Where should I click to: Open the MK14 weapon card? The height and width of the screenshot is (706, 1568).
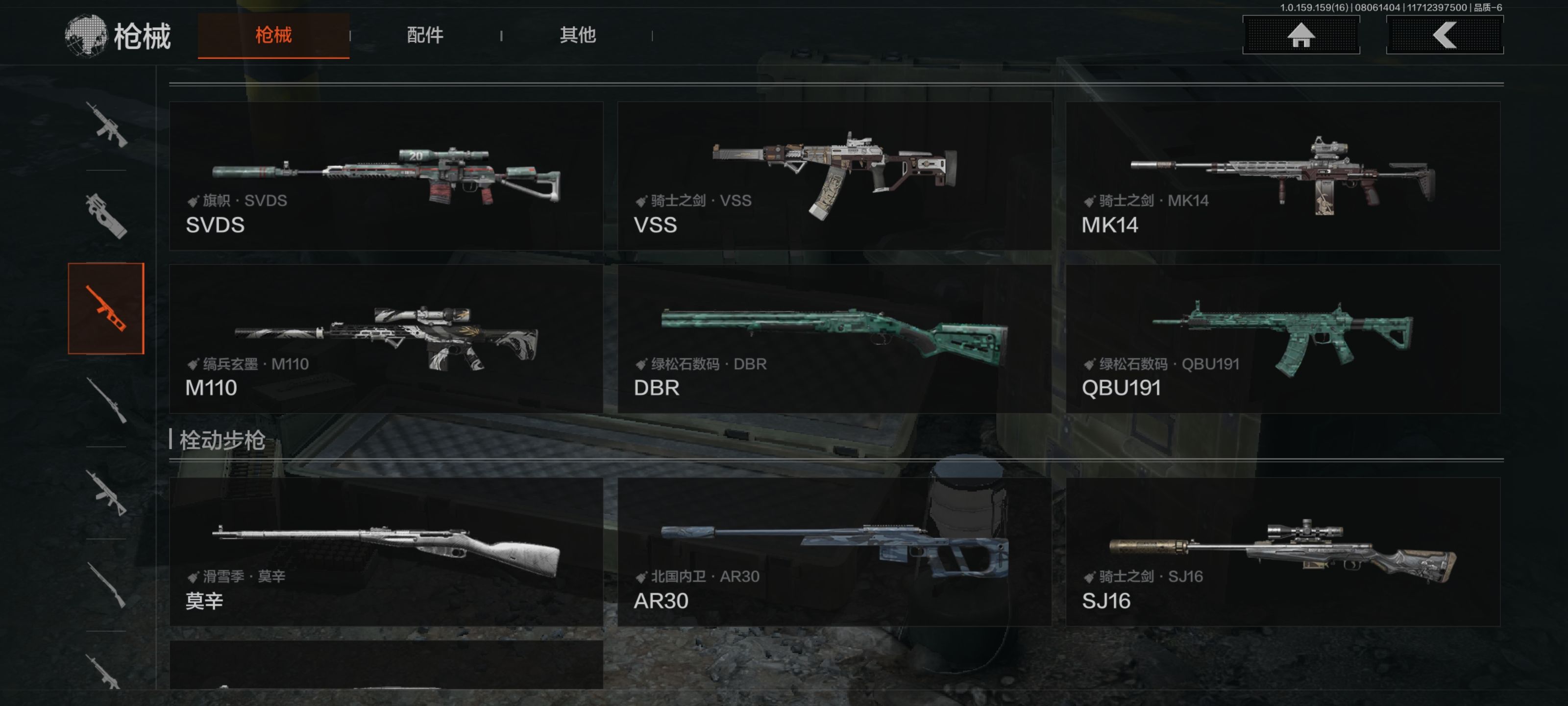pyautogui.click(x=1282, y=176)
